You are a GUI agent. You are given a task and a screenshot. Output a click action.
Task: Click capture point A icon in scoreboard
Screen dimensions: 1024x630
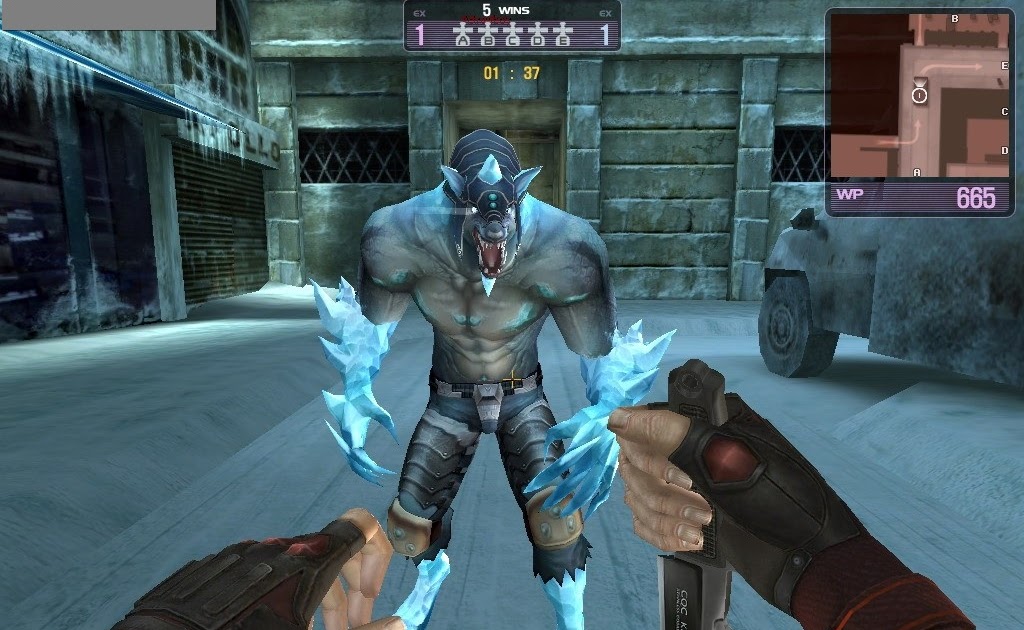tap(462, 38)
